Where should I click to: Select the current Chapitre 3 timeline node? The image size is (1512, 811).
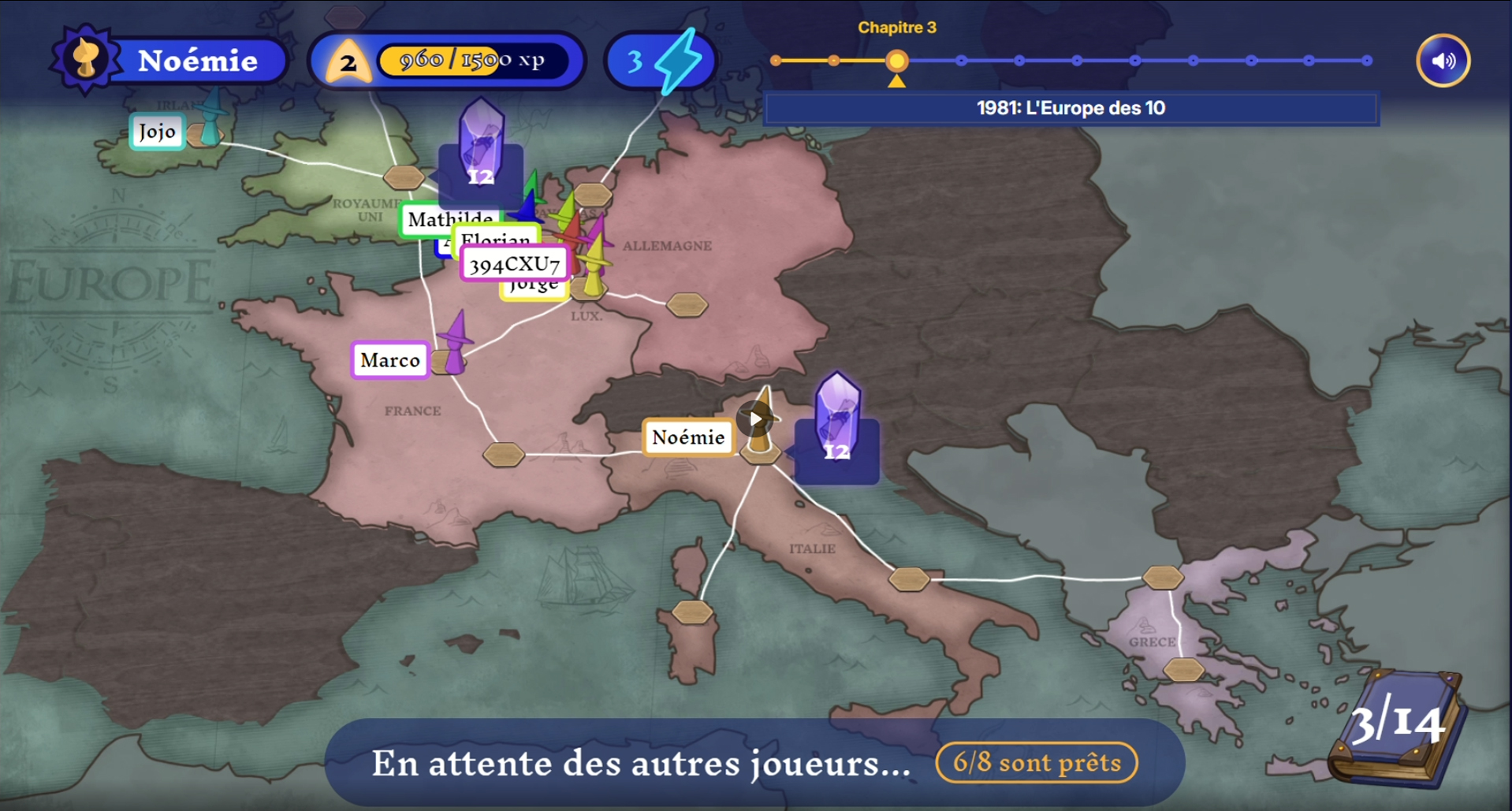coord(896,61)
